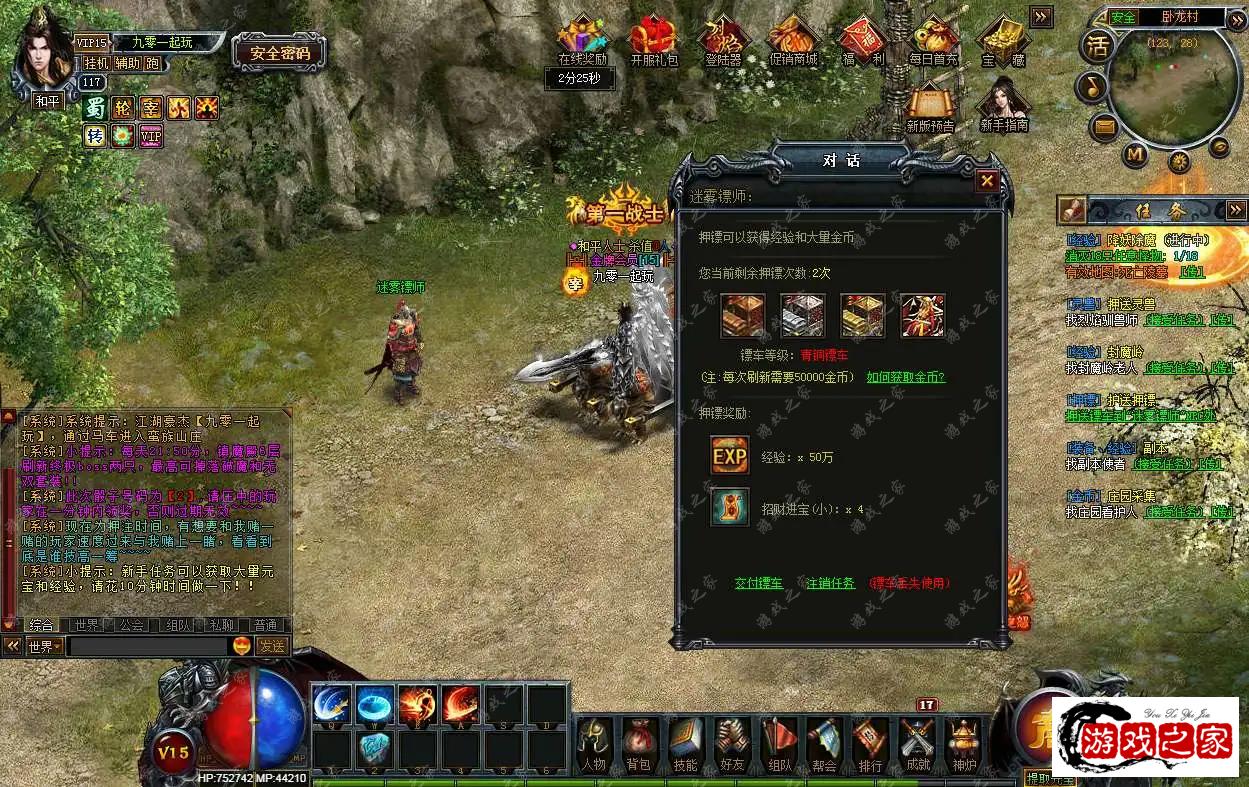Select 注销任务 to cancel the escort task
Viewport: 1249px width, 787px height.
(830, 583)
